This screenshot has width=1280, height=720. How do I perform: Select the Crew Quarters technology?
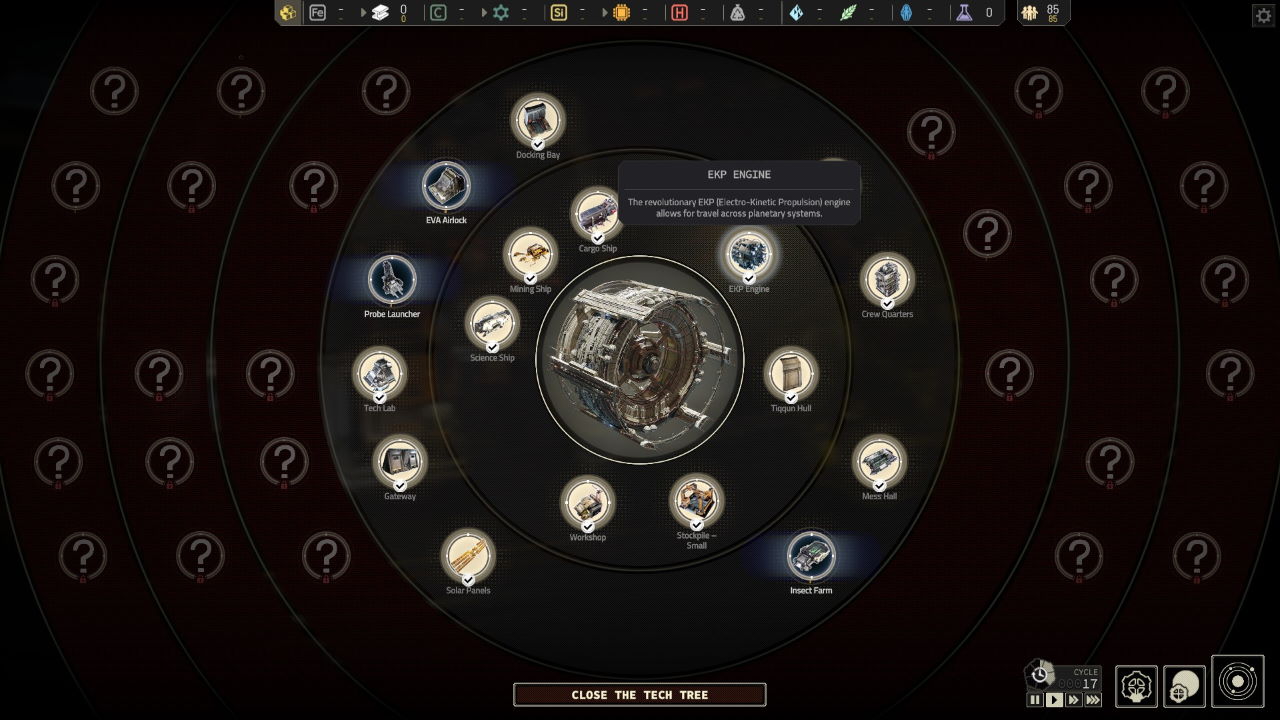(887, 279)
